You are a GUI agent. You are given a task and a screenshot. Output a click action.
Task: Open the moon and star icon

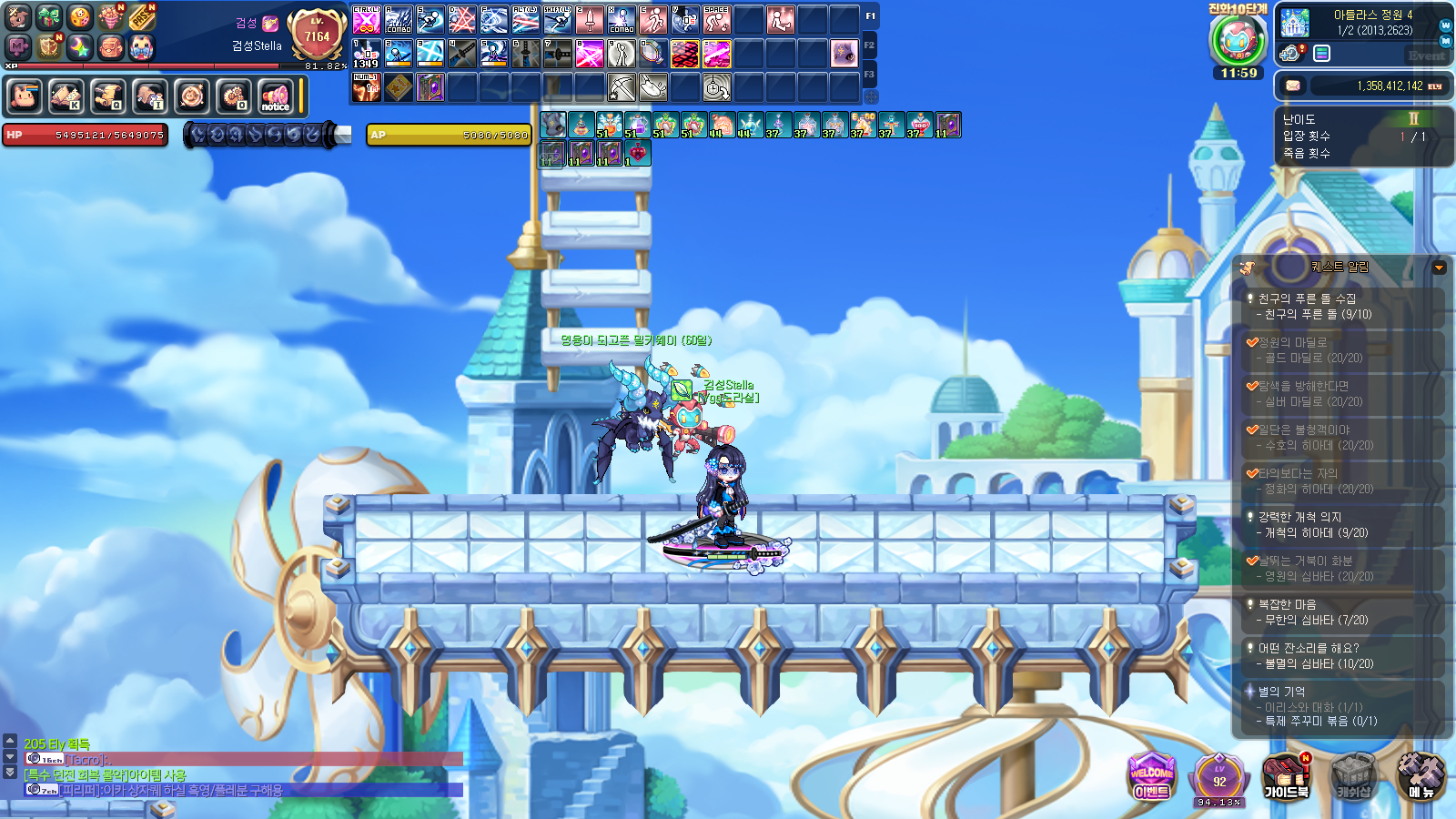[80, 46]
